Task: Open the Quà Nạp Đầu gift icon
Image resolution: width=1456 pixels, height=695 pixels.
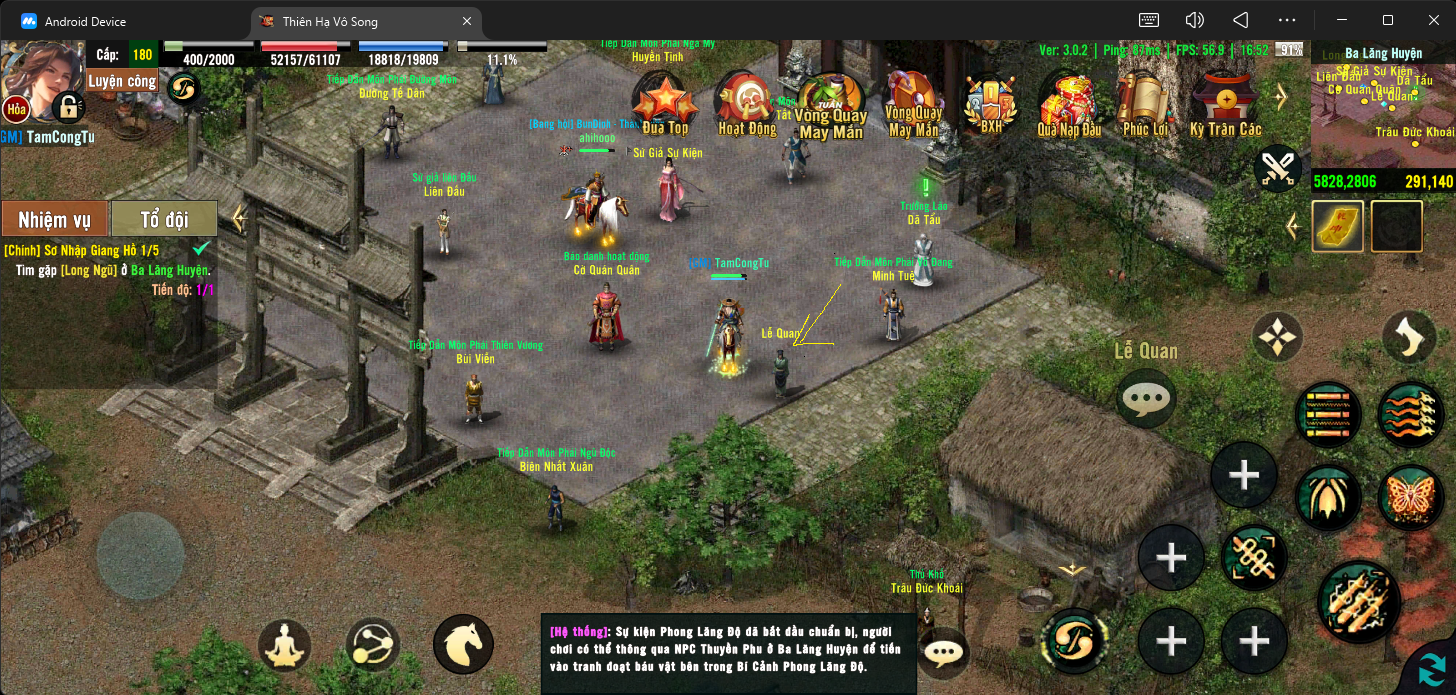Action: tap(1068, 102)
